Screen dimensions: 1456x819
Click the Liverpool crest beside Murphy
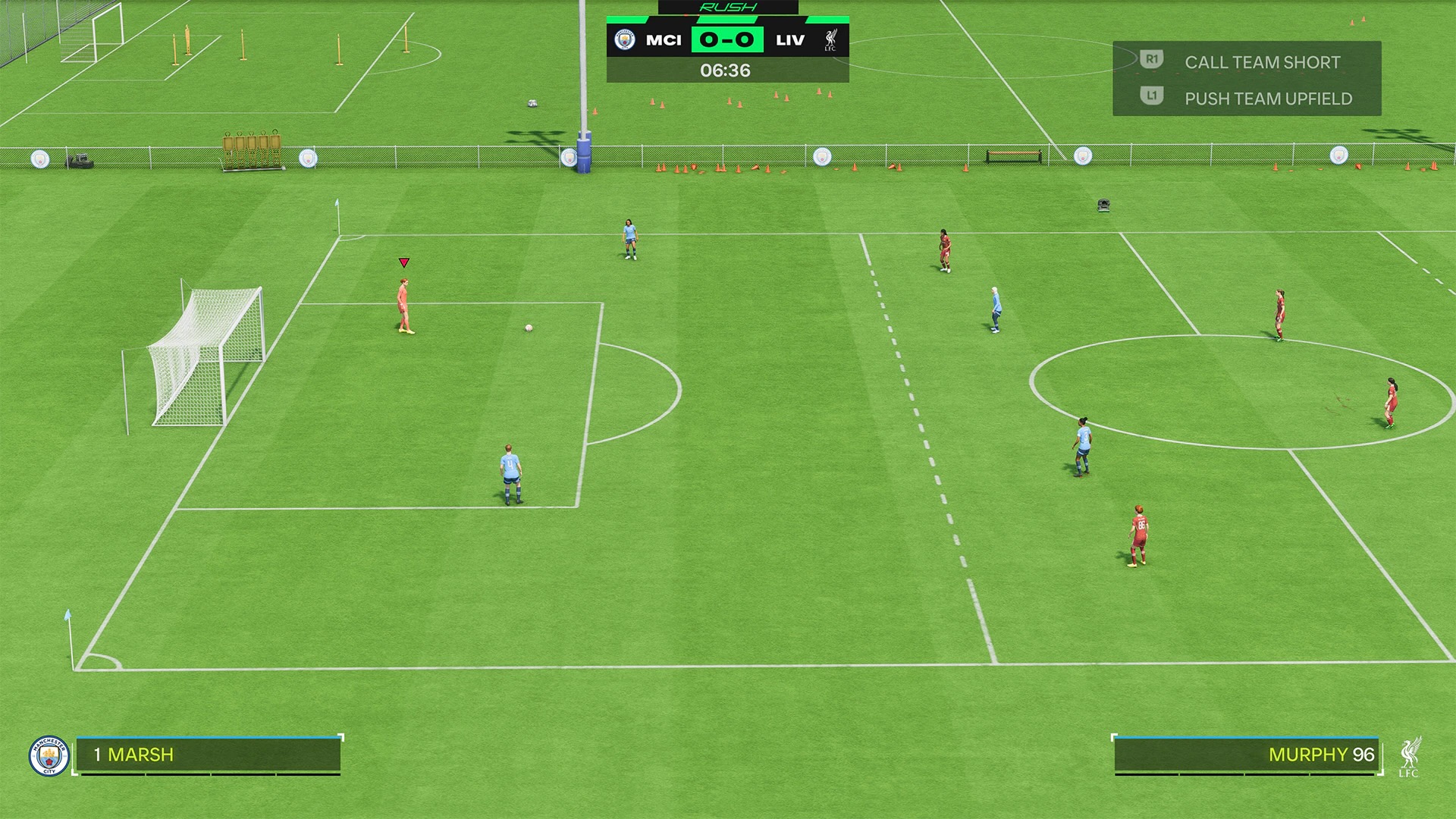click(x=1409, y=756)
